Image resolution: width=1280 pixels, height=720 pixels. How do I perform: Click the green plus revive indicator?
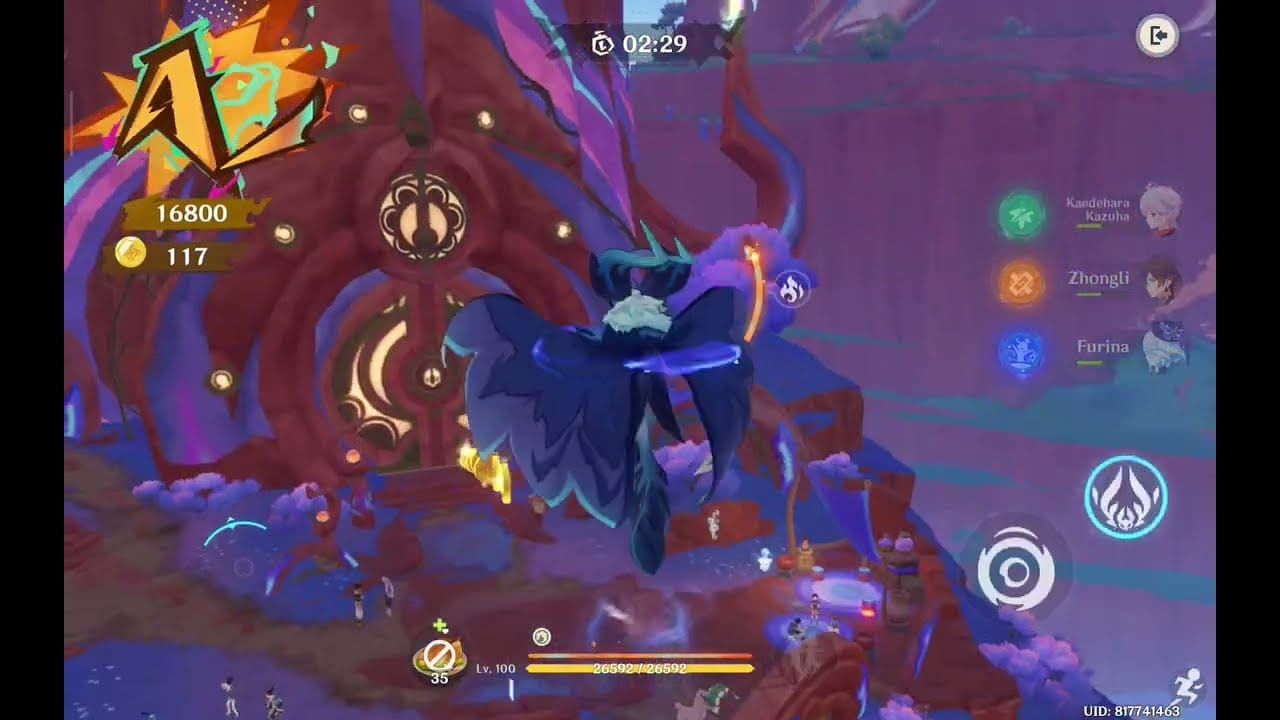point(440,625)
